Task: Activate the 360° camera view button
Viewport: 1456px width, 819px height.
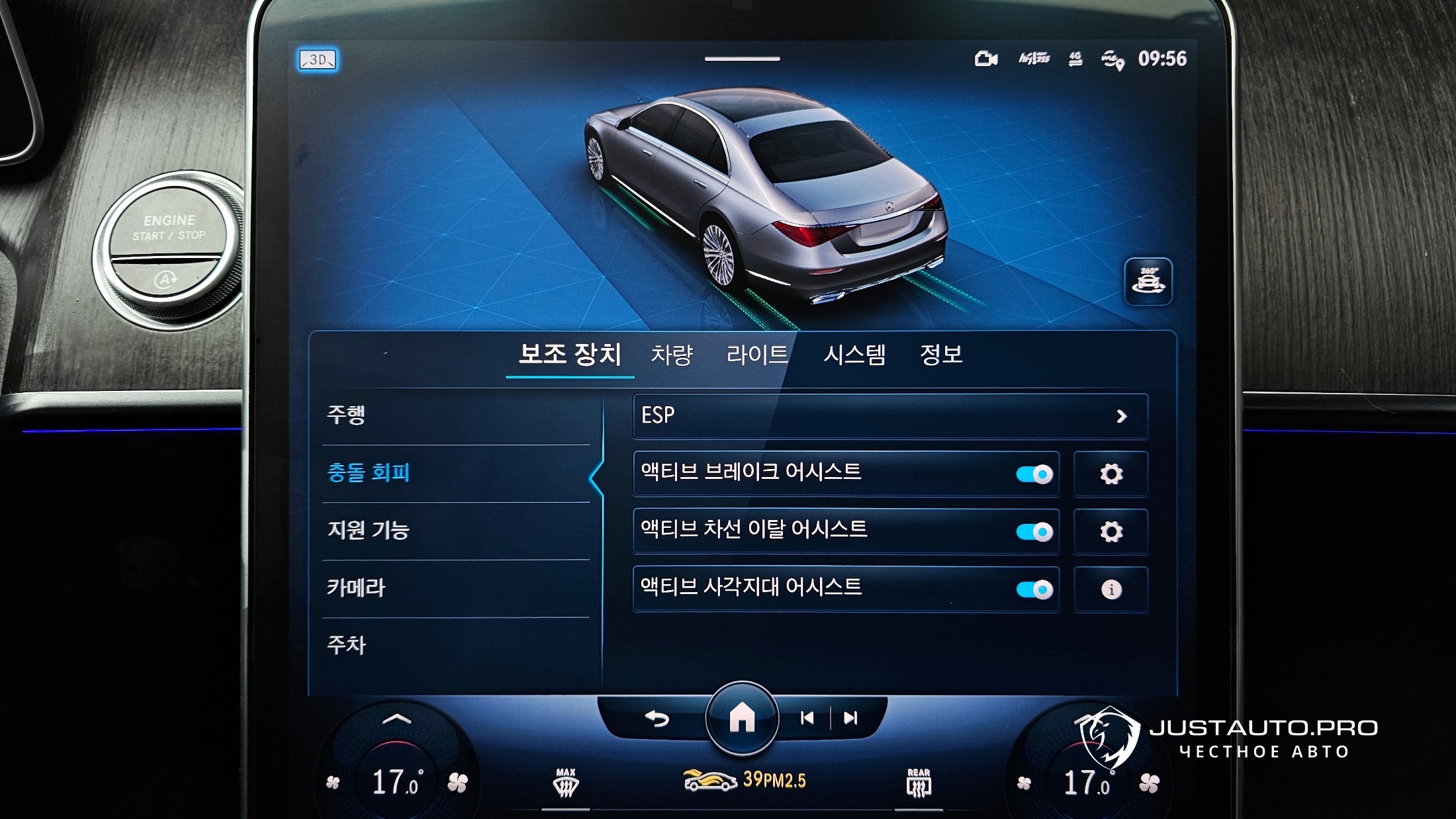Action: (x=1148, y=282)
